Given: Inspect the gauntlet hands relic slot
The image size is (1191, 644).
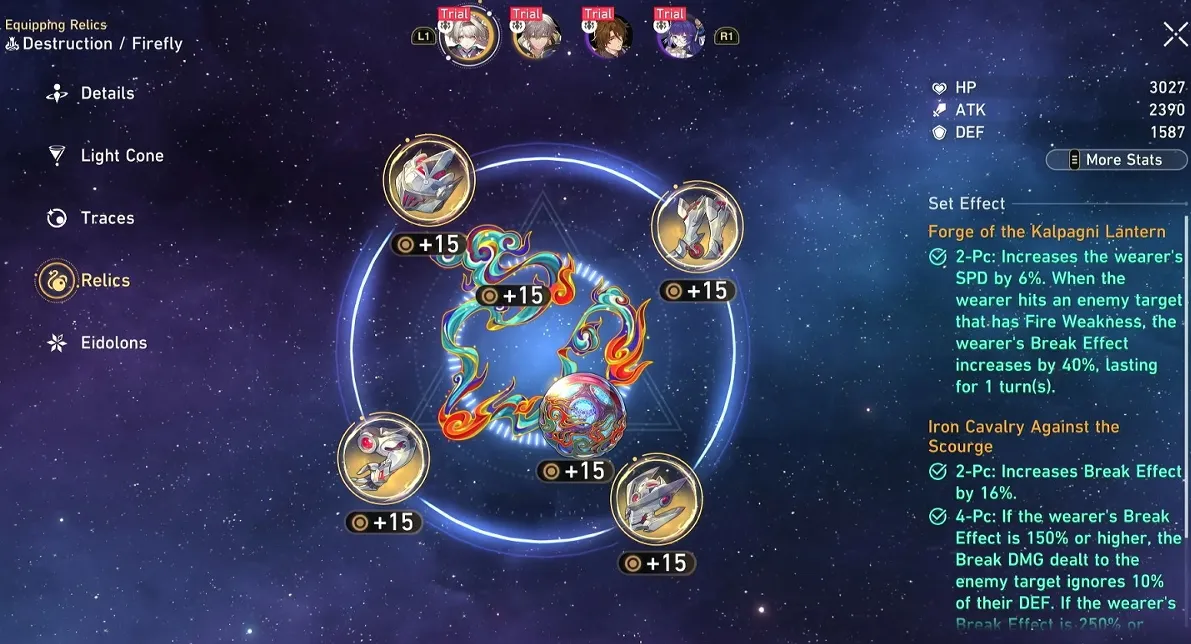Looking at the screenshot, I should (x=383, y=461).
